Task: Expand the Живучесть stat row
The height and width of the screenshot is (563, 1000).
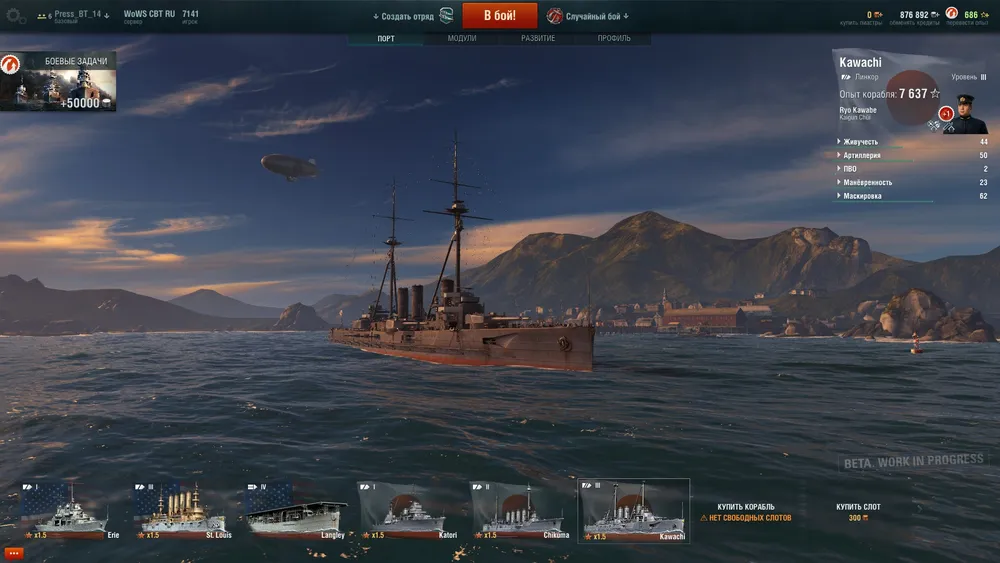Action: pos(860,142)
